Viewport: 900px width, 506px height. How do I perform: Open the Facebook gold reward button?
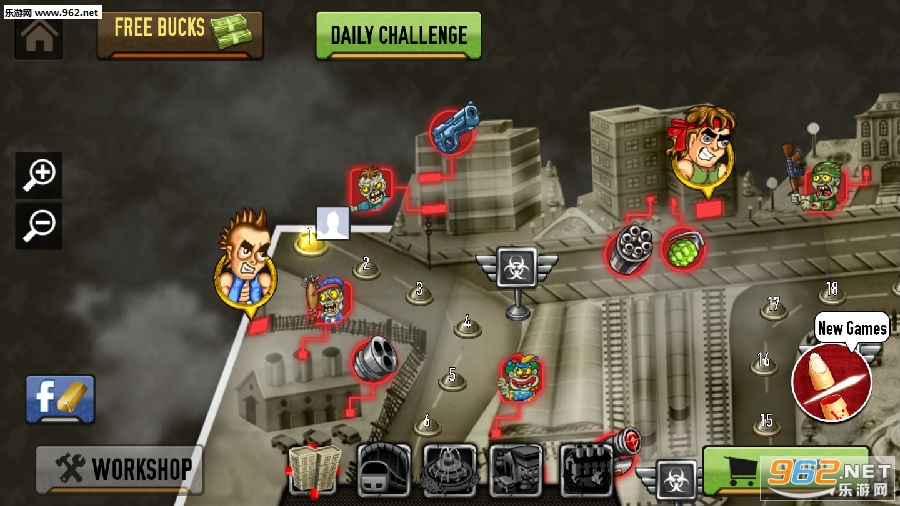click(x=60, y=399)
